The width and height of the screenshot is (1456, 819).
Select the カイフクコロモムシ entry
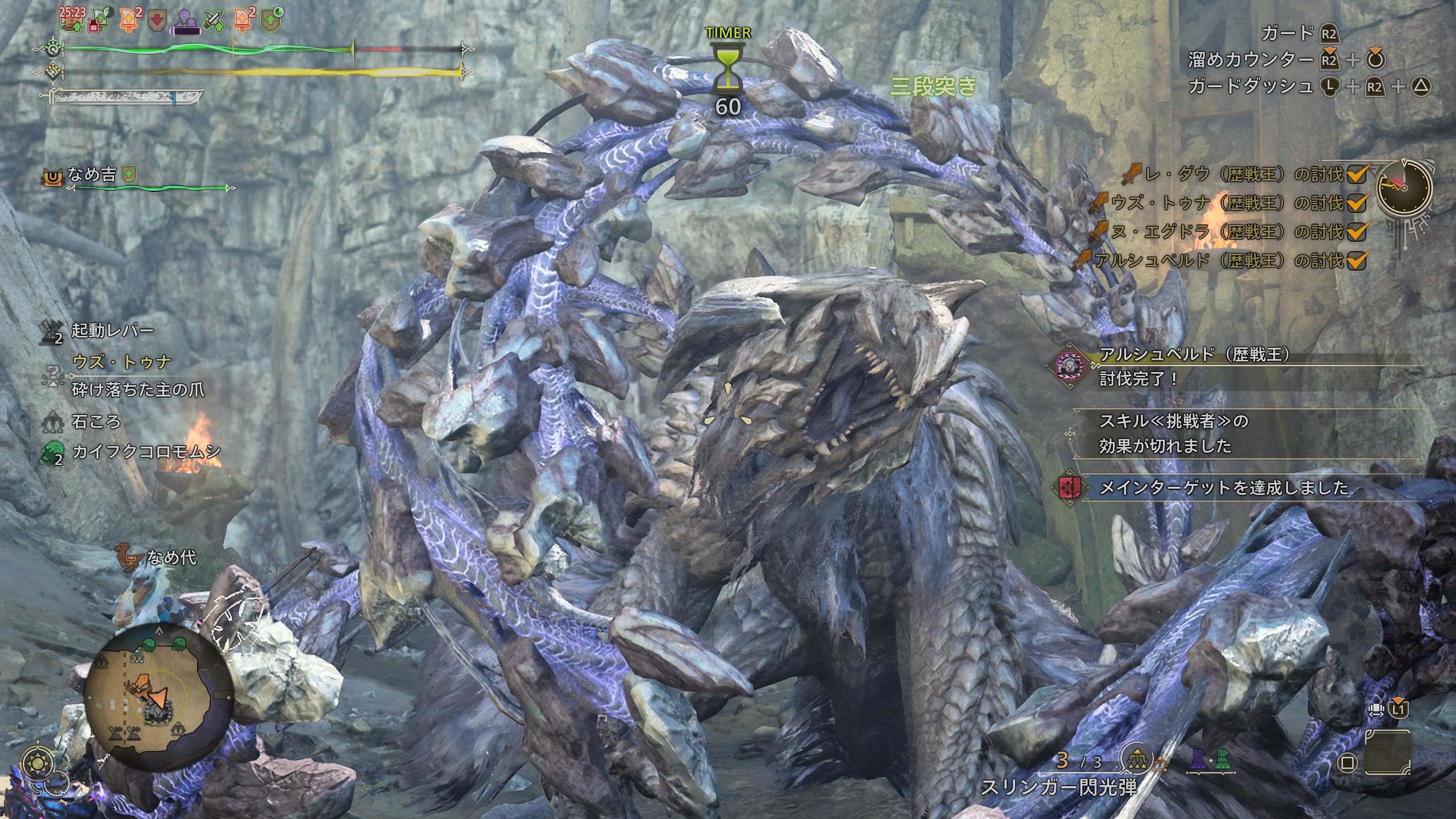click(x=146, y=452)
